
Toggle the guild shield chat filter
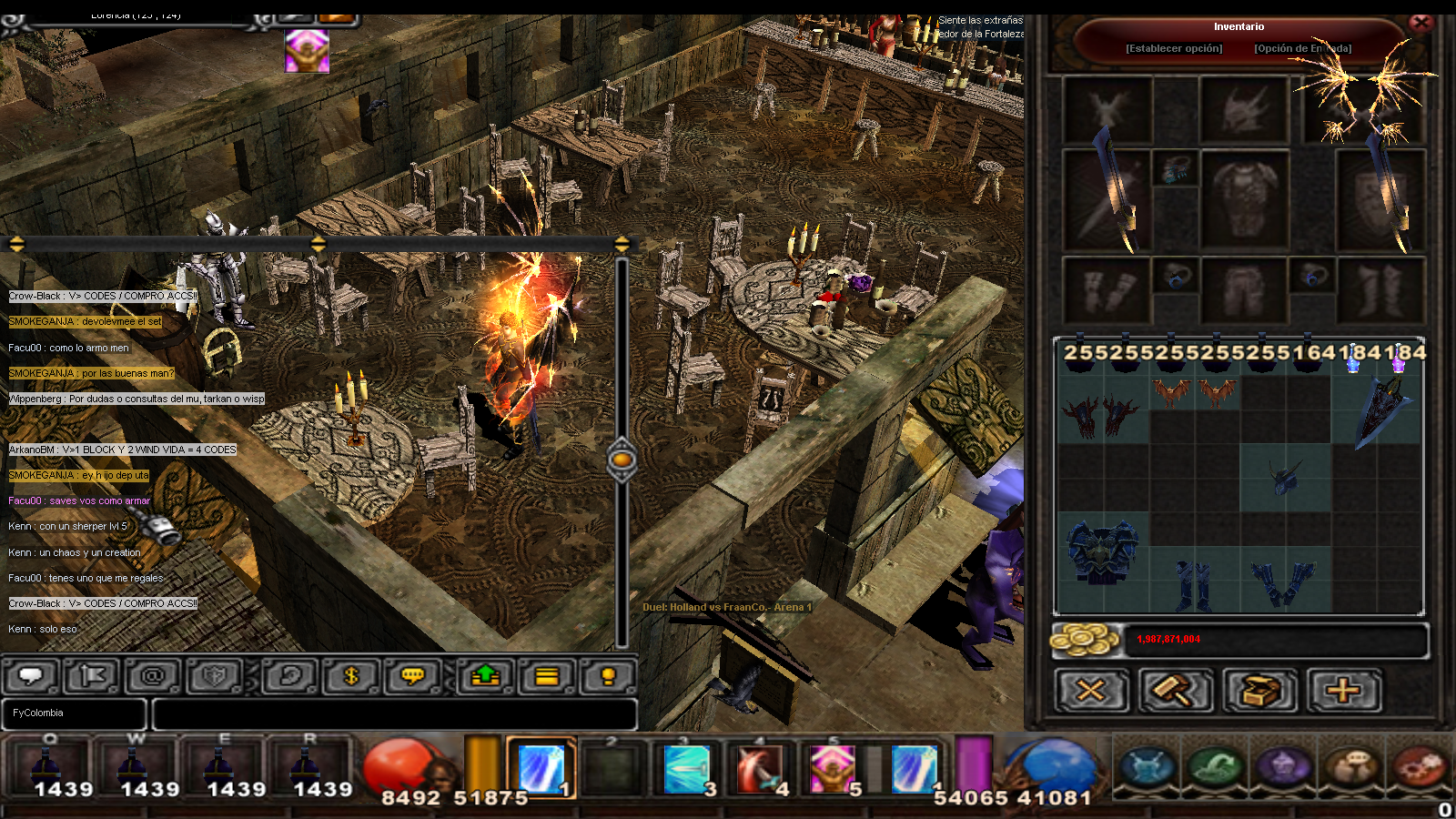point(215,676)
